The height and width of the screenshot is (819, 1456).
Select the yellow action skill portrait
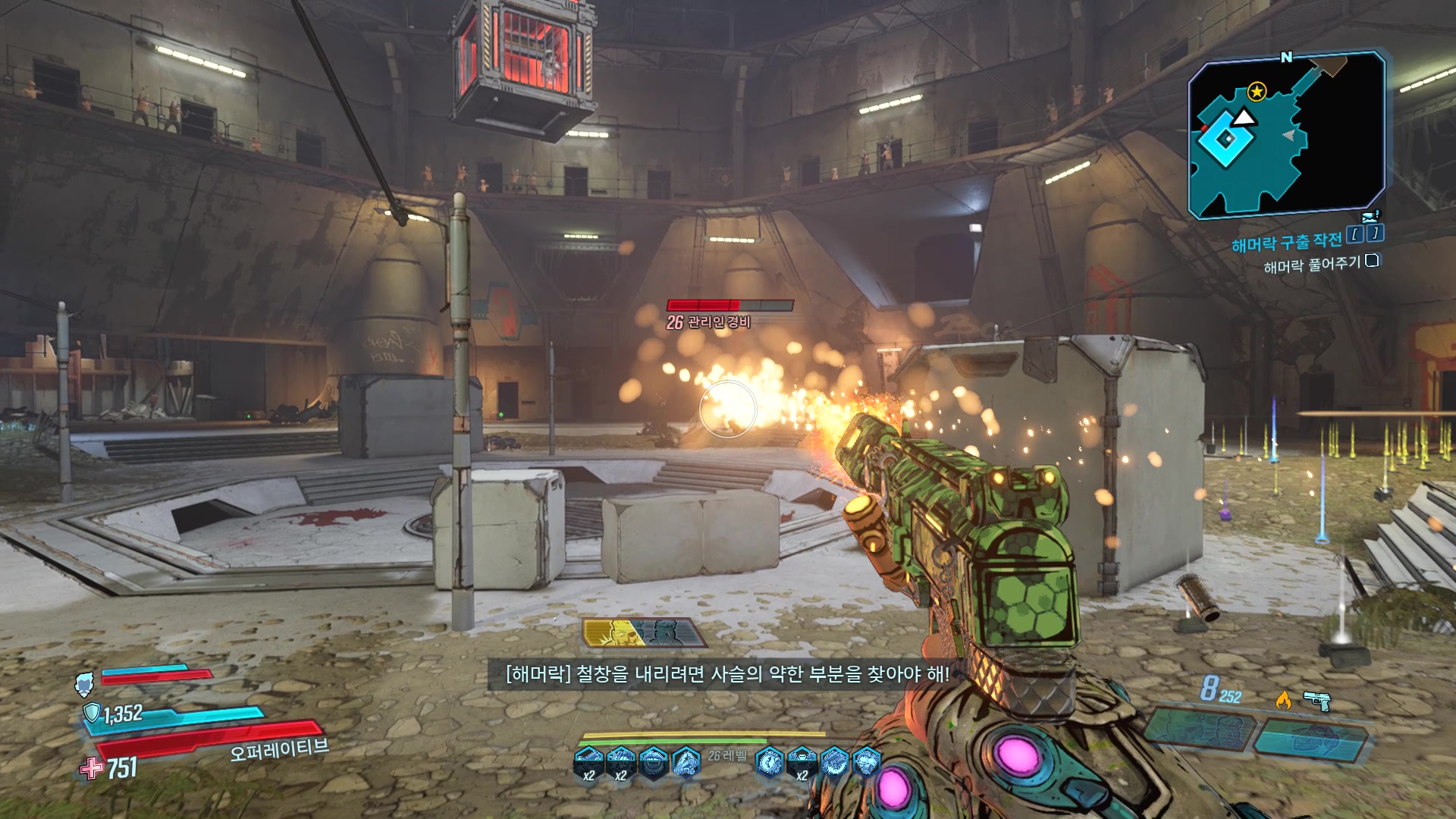(613, 633)
